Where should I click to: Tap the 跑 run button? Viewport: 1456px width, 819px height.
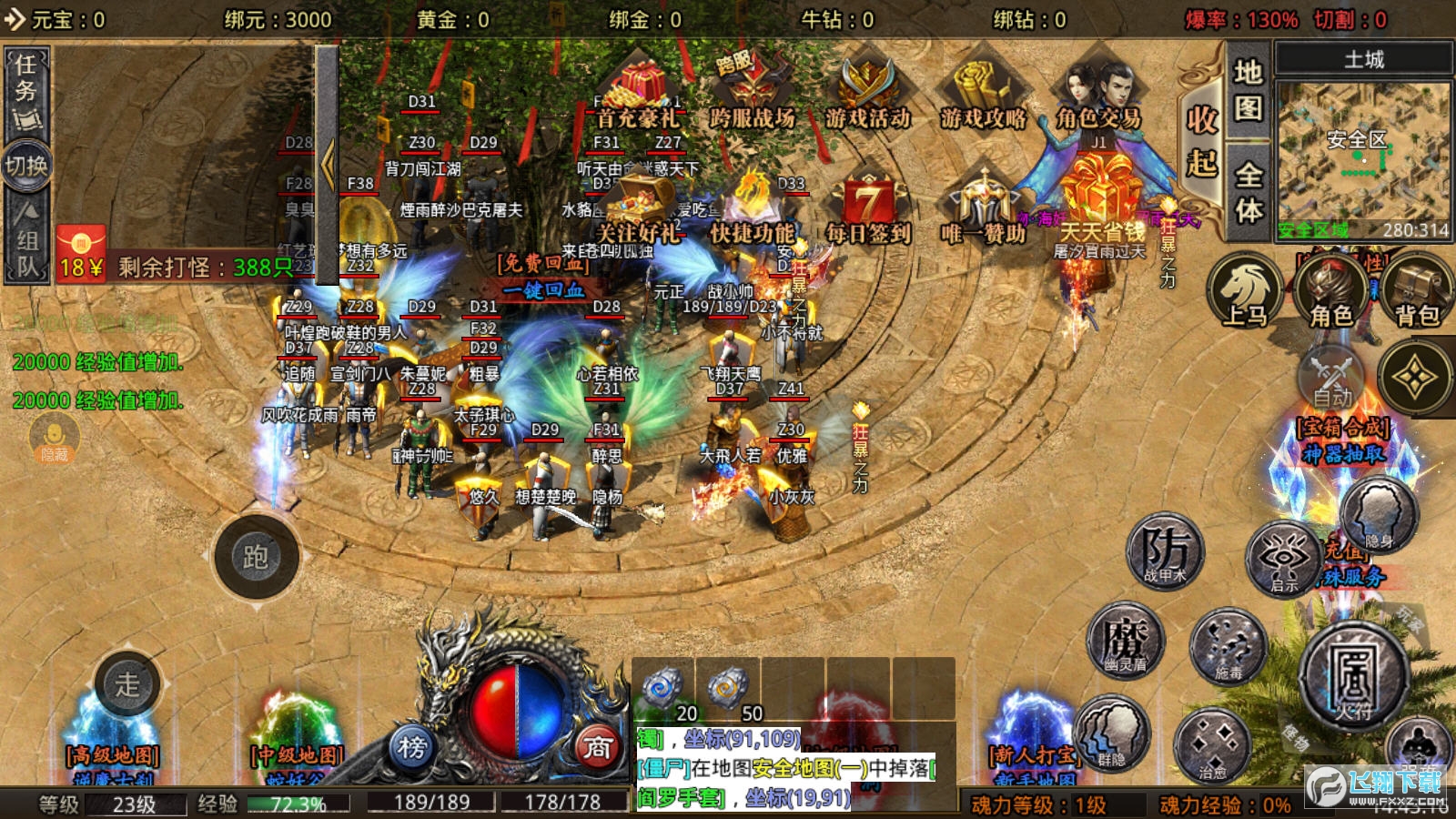[256, 557]
